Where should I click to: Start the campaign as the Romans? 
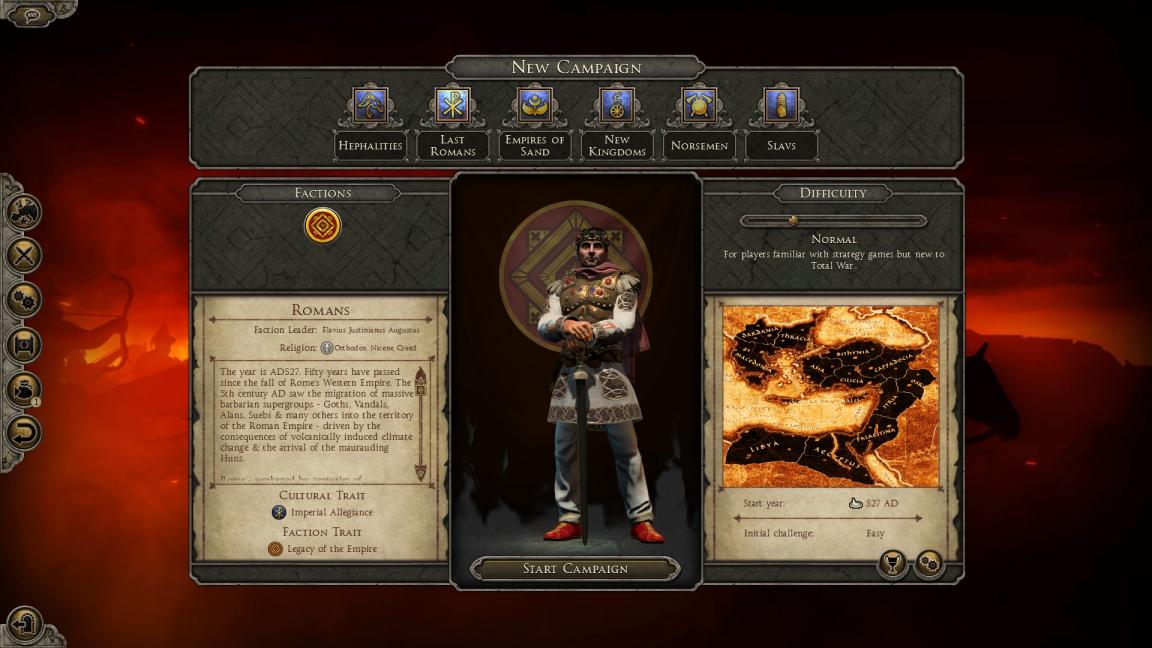pyautogui.click(x=575, y=569)
